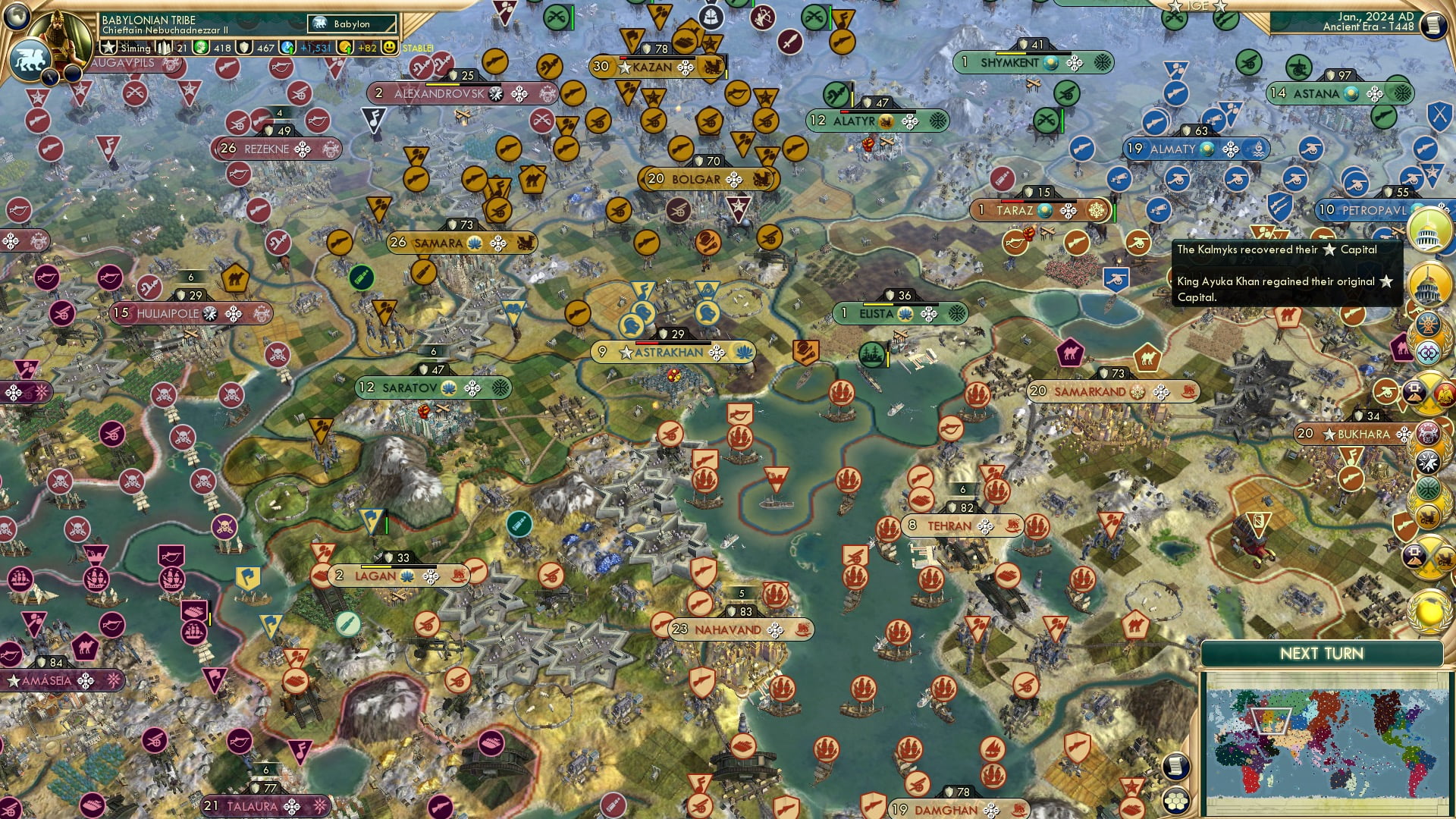
Task: Expand Kazan's city banner with the four-arrow icon
Action: 686,68
